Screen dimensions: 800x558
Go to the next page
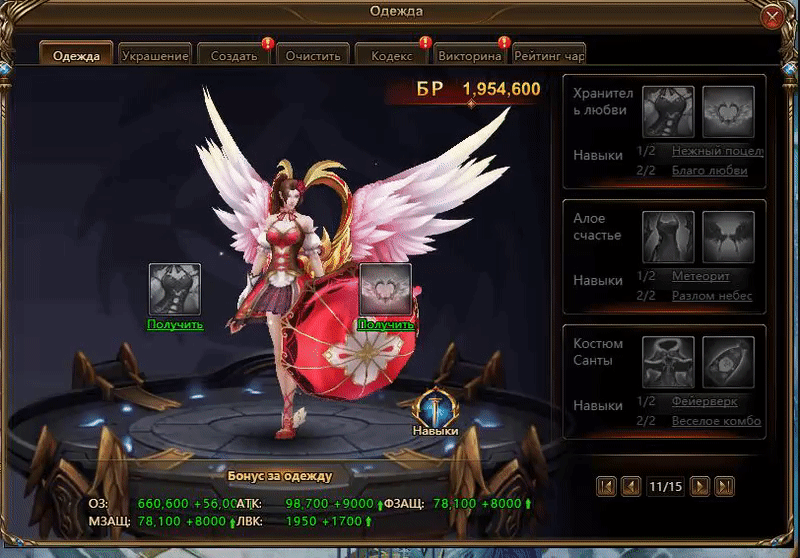click(701, 487)
